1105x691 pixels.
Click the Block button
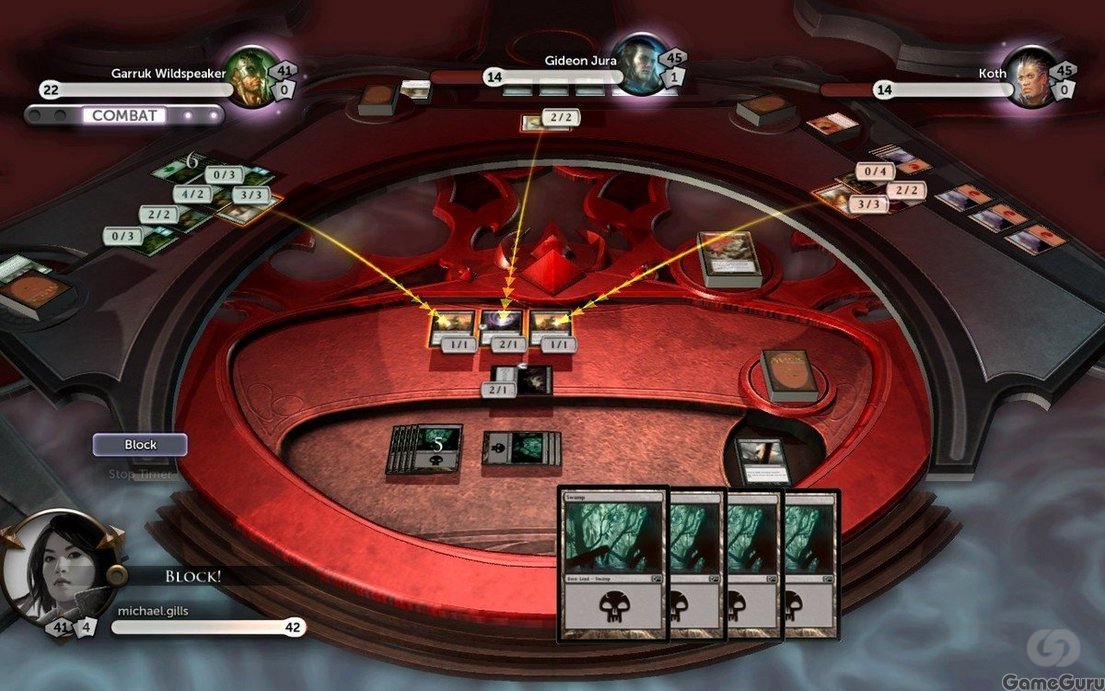tap(140, 445)
